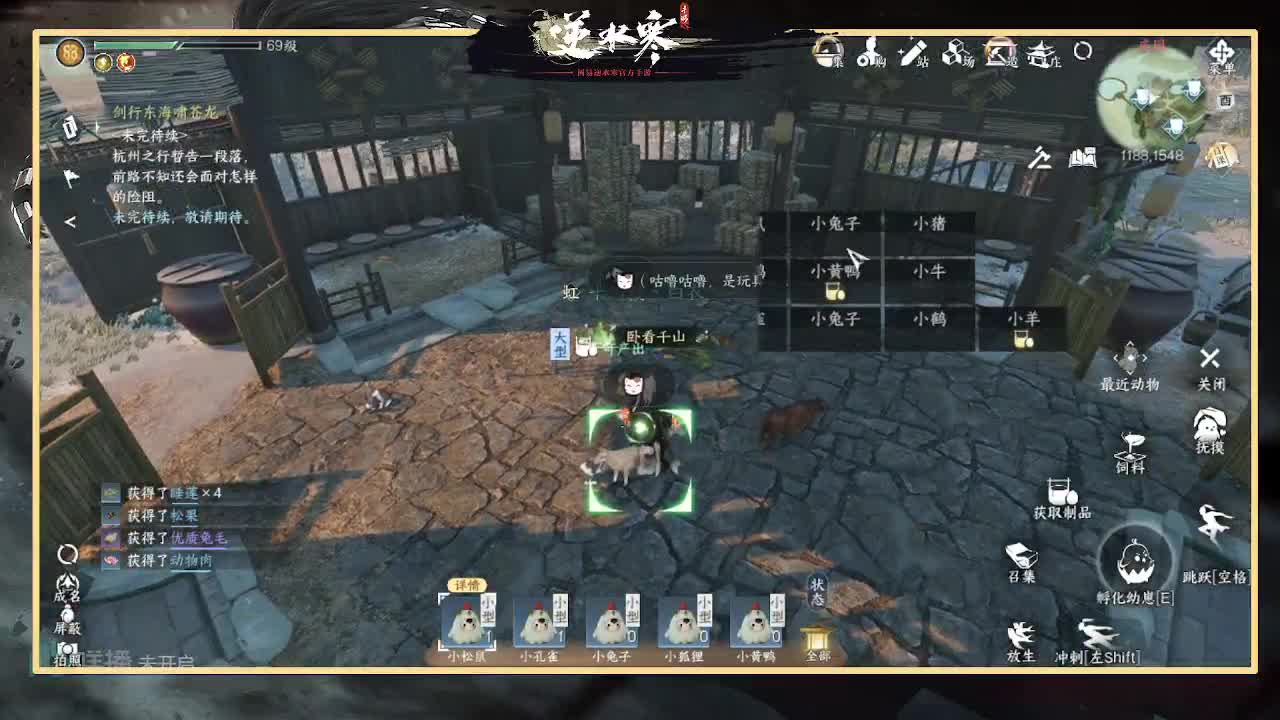This screenshot has width=1280, height=720.
Task: Collapse the quest tracker with the left chevron
Action: tap(70, 222)
